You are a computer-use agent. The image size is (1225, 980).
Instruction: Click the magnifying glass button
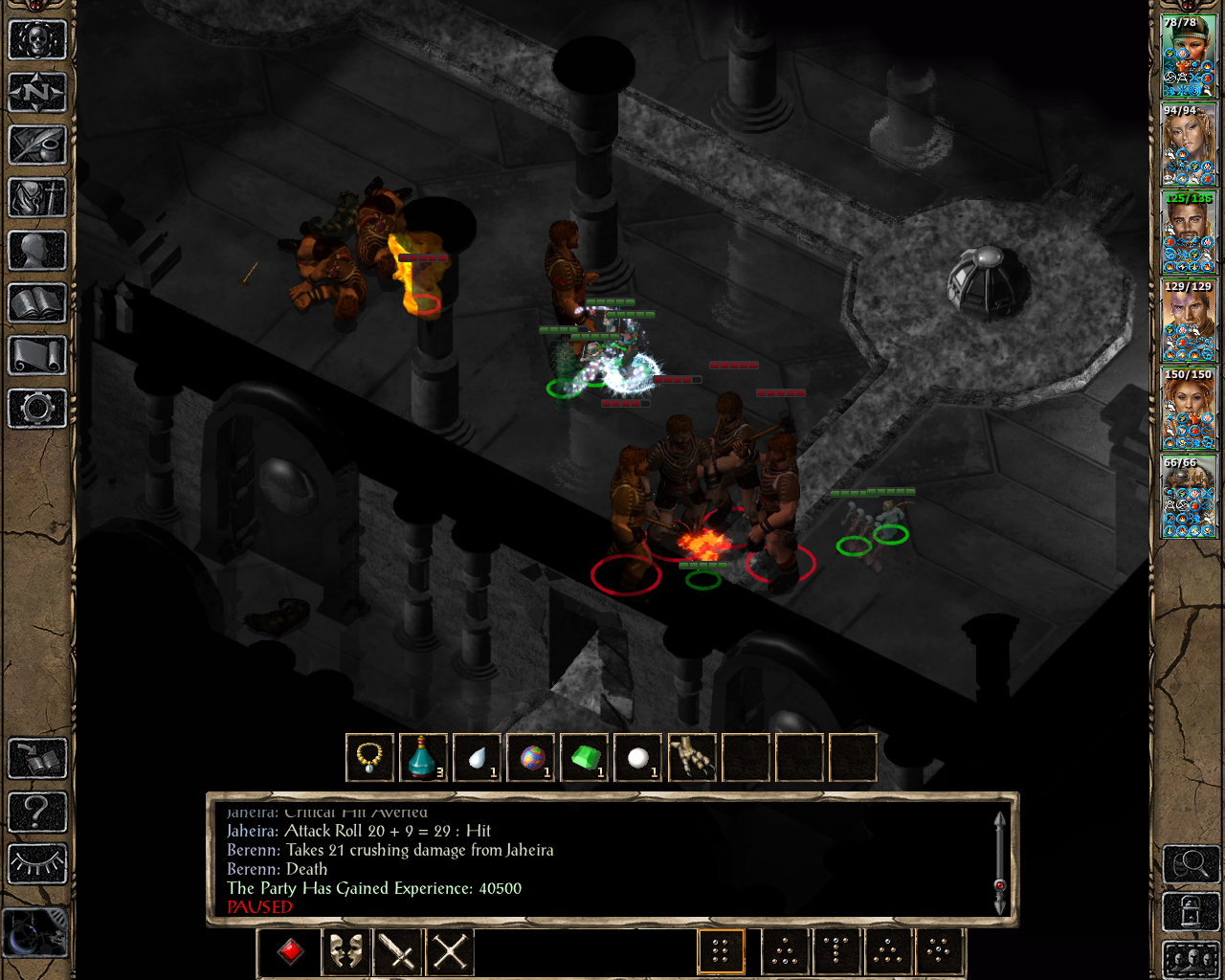pyautogui.click(x=1190, y=864)
